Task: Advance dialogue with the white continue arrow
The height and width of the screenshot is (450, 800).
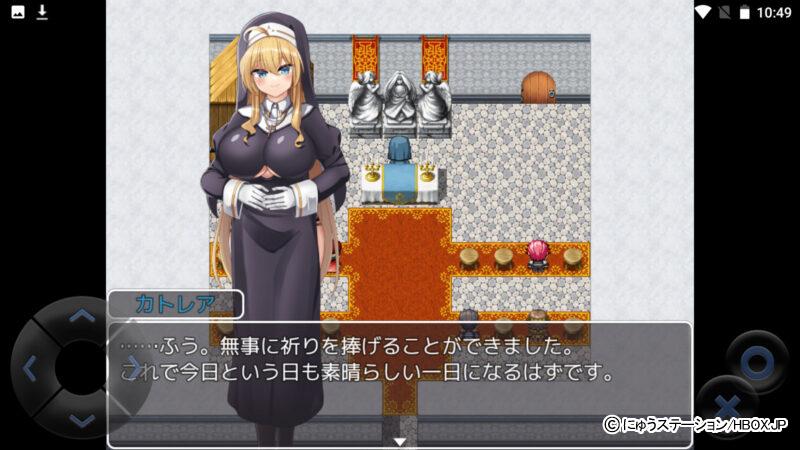Action: 399,441
